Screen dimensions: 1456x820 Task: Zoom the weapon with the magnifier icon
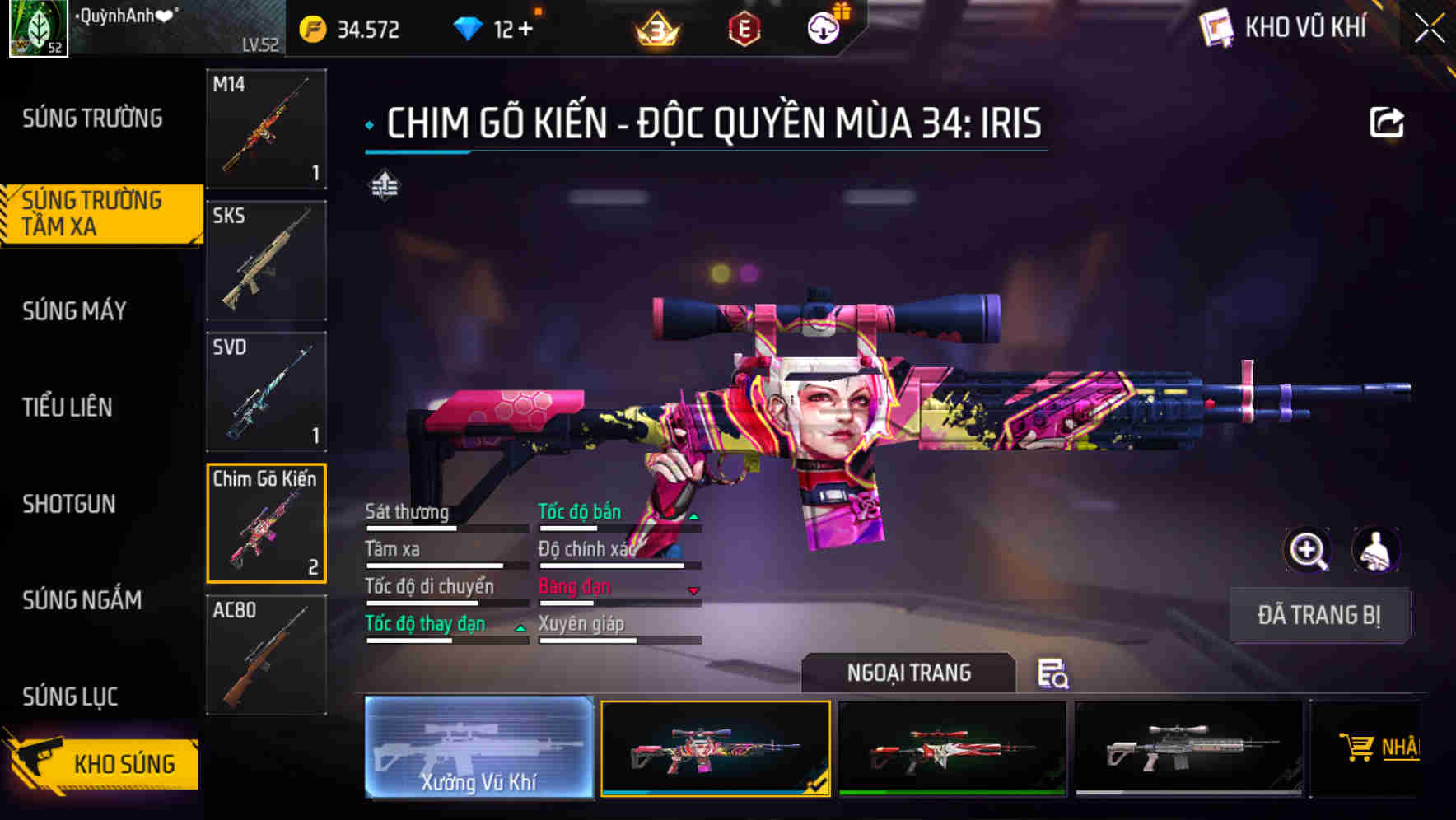[1309, 550]
